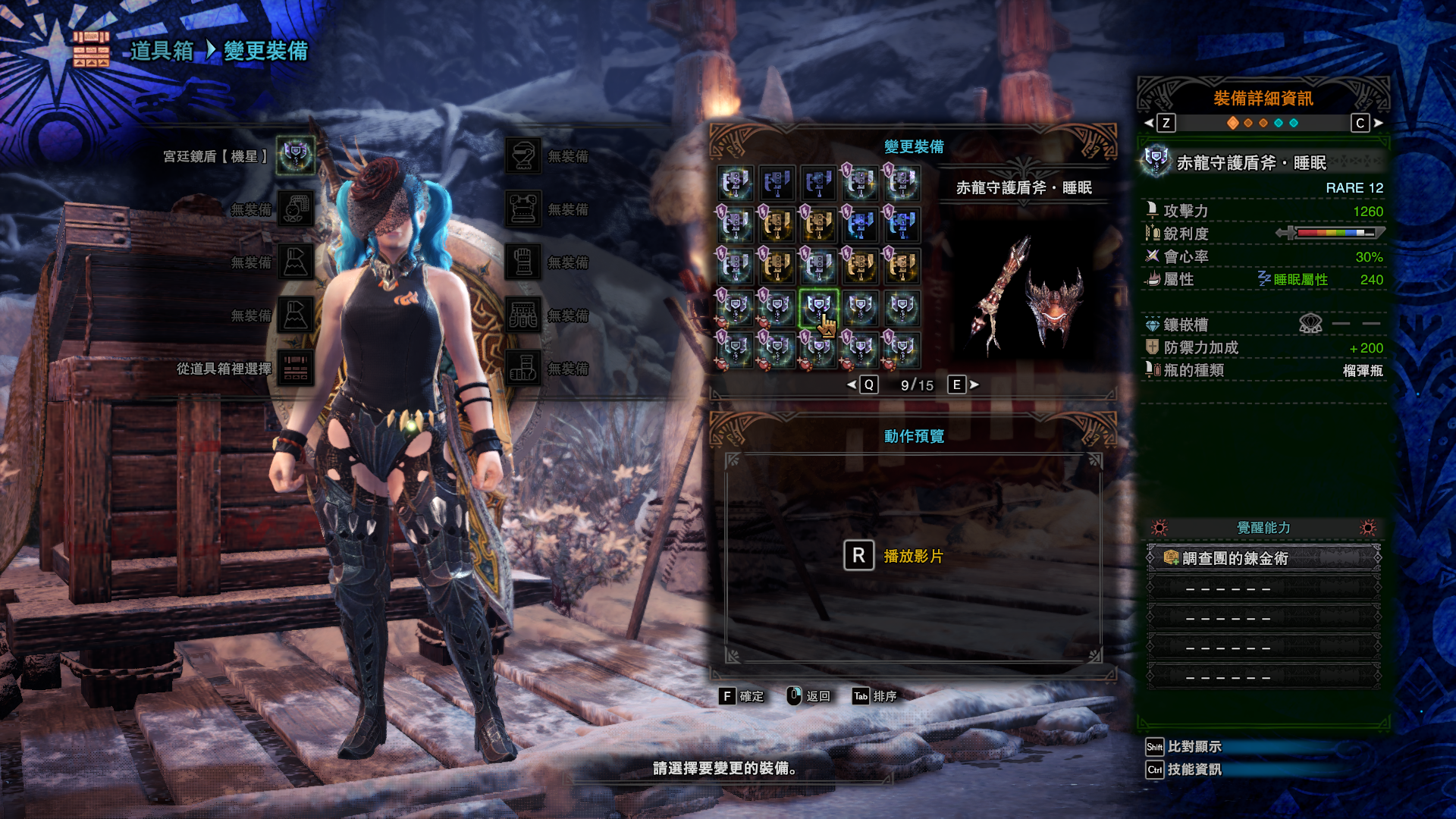Confirm with the 確定 button
The height and width of the screenshot is (819, 1456).
coord(741,696)
